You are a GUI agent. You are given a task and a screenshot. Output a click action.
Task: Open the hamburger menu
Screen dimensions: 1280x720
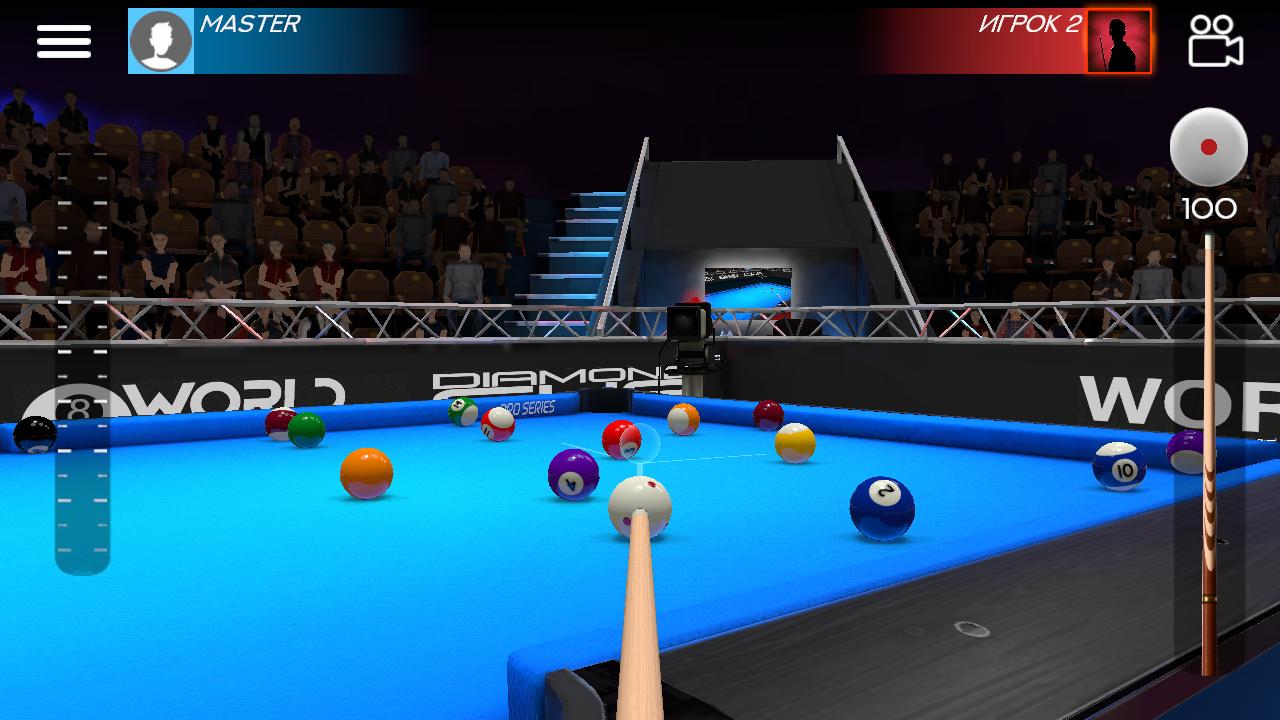click(63, 40)
